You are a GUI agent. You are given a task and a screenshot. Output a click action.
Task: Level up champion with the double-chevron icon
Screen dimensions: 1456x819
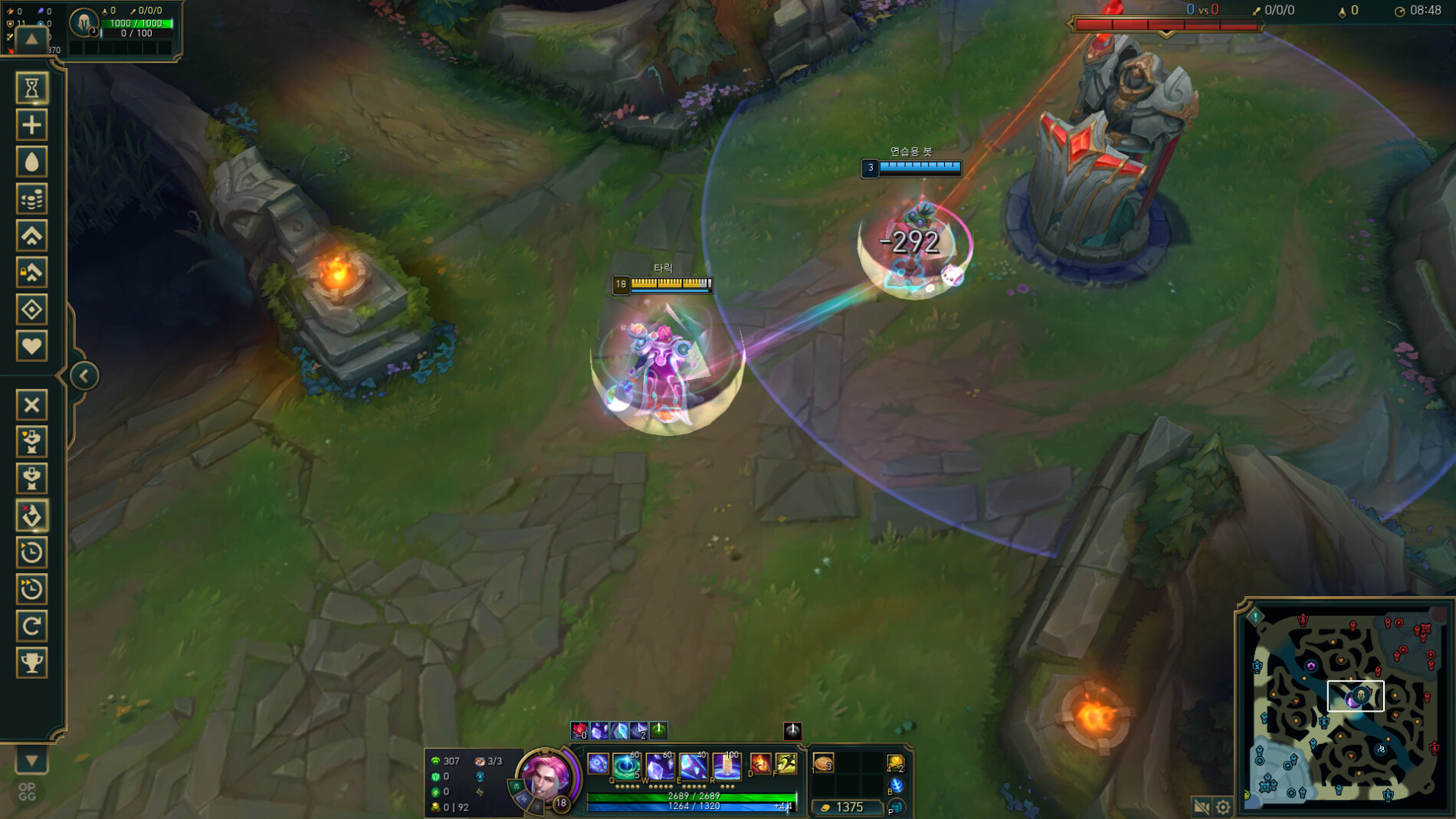pyautogui.click(x=31, y=235)
